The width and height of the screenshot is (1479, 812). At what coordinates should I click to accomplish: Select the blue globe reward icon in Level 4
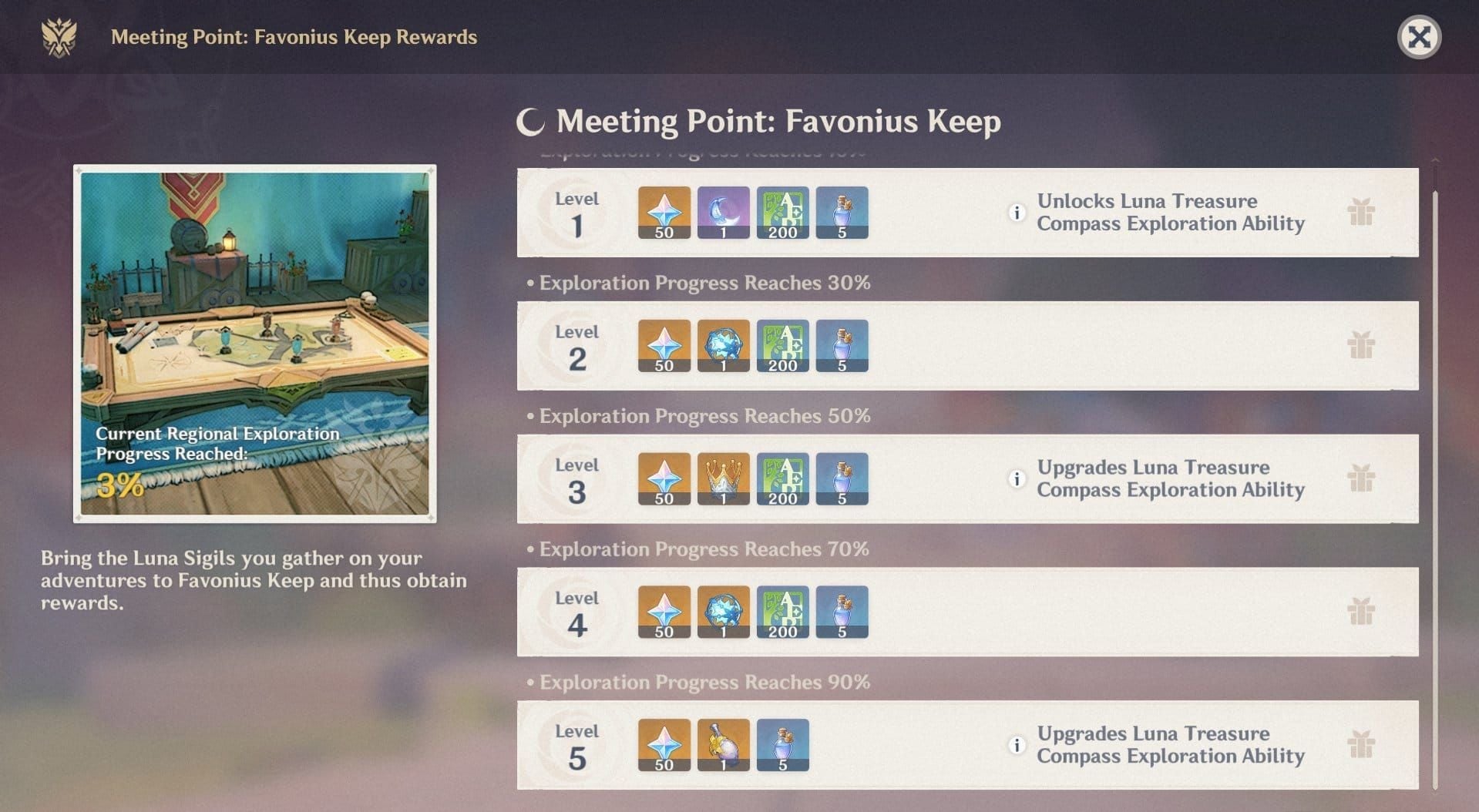[723, 612]
